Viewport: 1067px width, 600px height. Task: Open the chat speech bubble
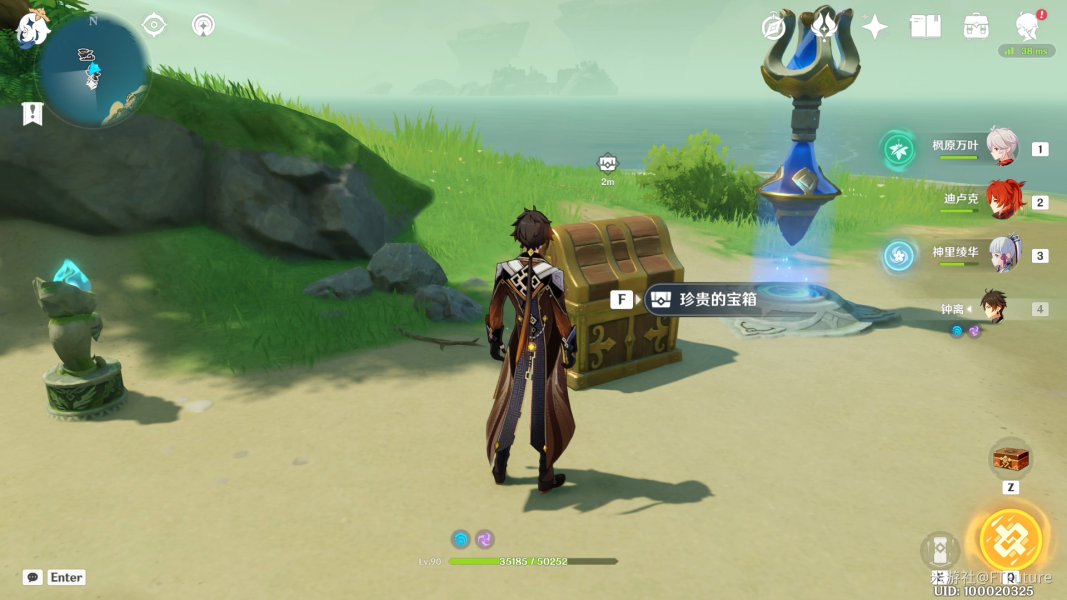[x=33, y=577]
